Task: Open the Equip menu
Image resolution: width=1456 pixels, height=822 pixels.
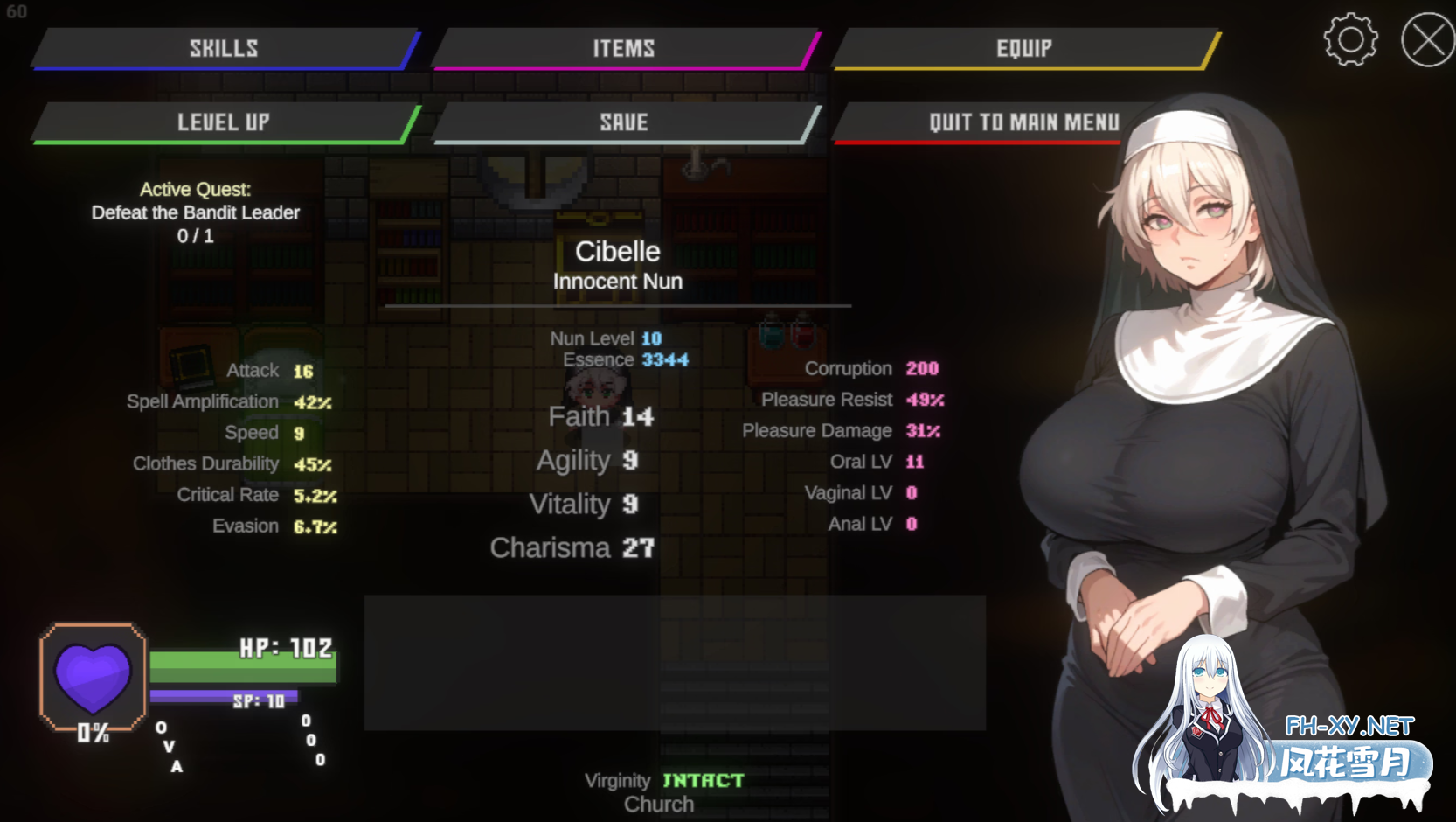Action: [x=1024, y=48]
